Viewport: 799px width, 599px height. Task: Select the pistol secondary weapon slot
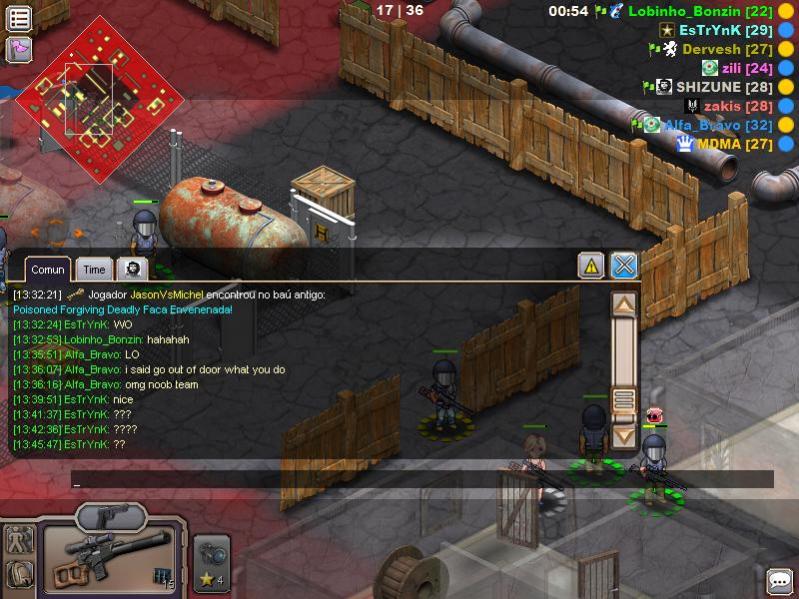click(x=111, y=516)
